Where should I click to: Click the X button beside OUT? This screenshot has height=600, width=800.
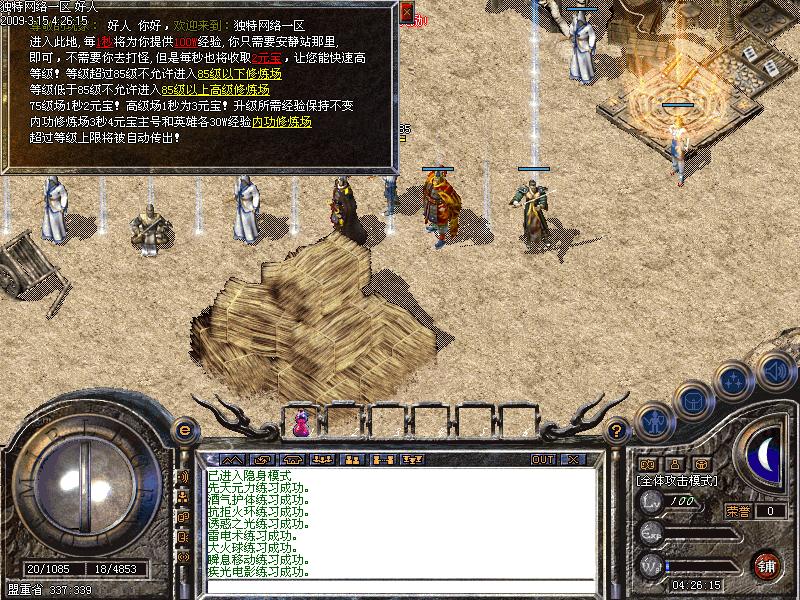click(x=573, y=459)
